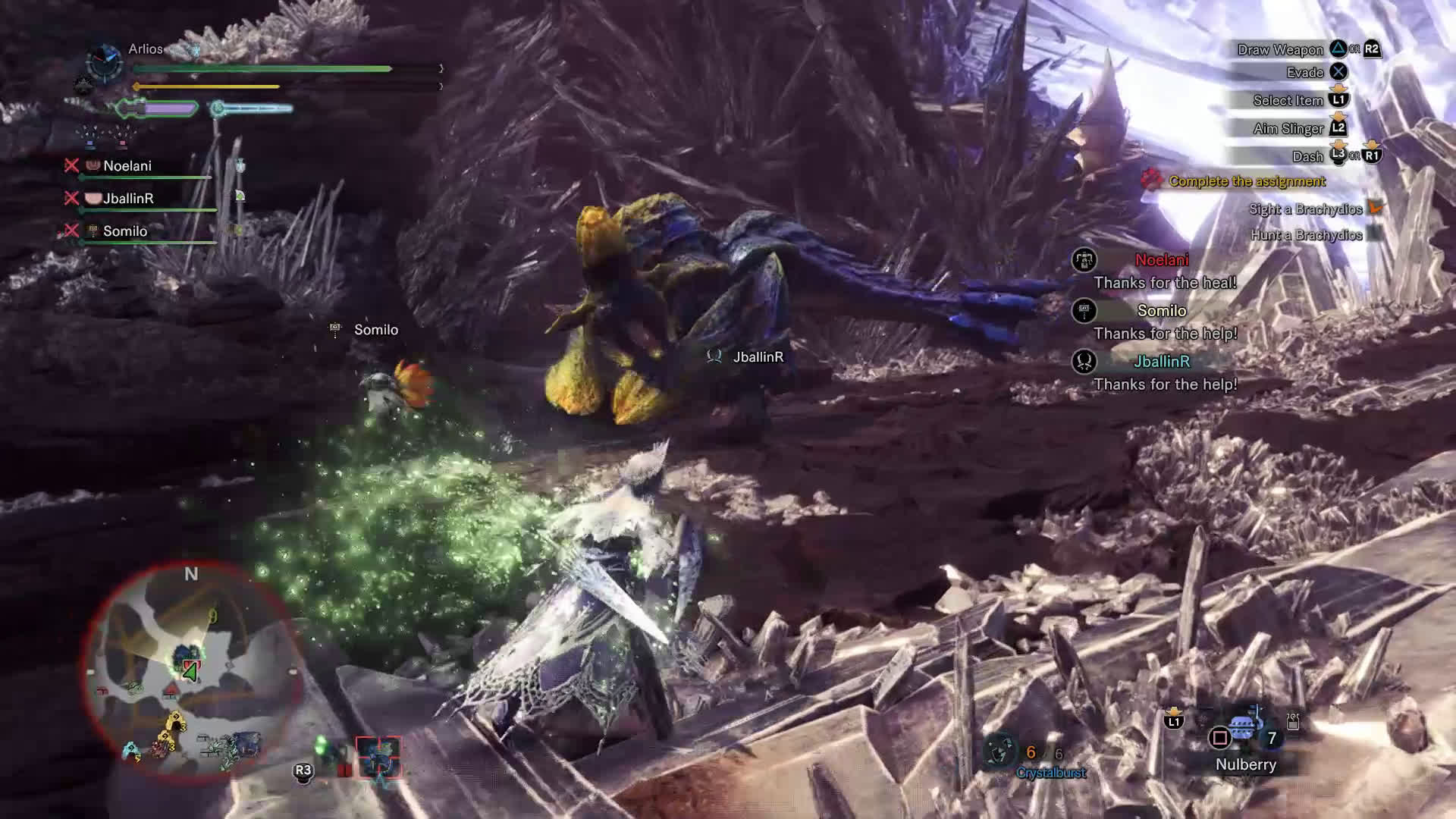Select Somilo in the party list
Screen dimensions: 1456x819
[x=124, y=231]
